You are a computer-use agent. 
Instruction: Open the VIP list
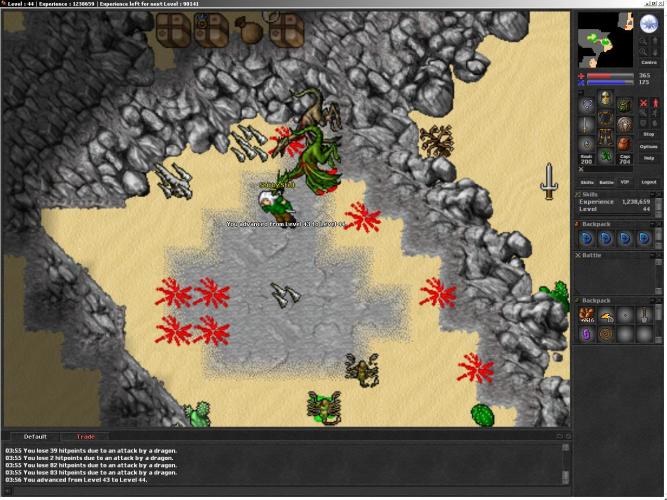pos(625,182)
